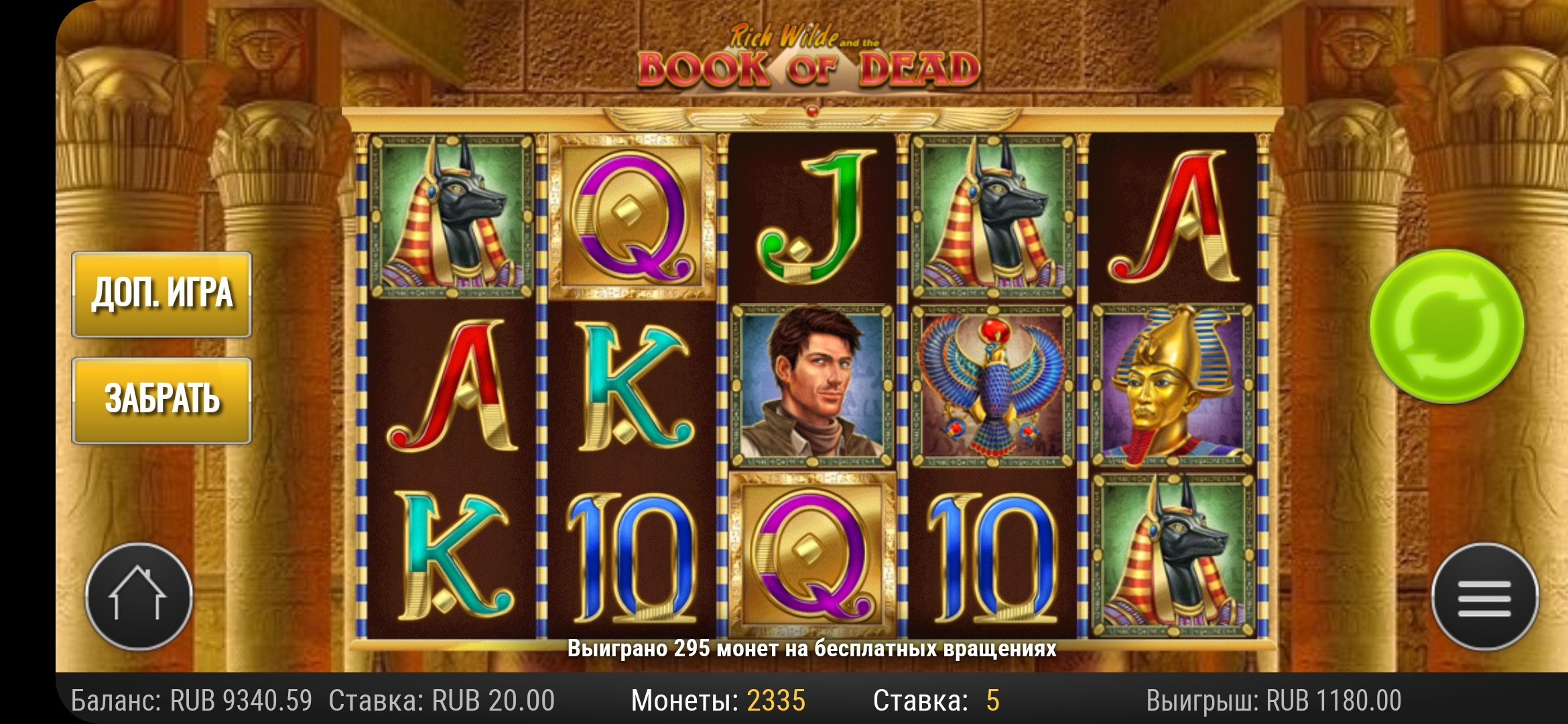Go to the lobby via home icon
The width and height of the screenshot is (1568, 724).
tap(139, 597)
